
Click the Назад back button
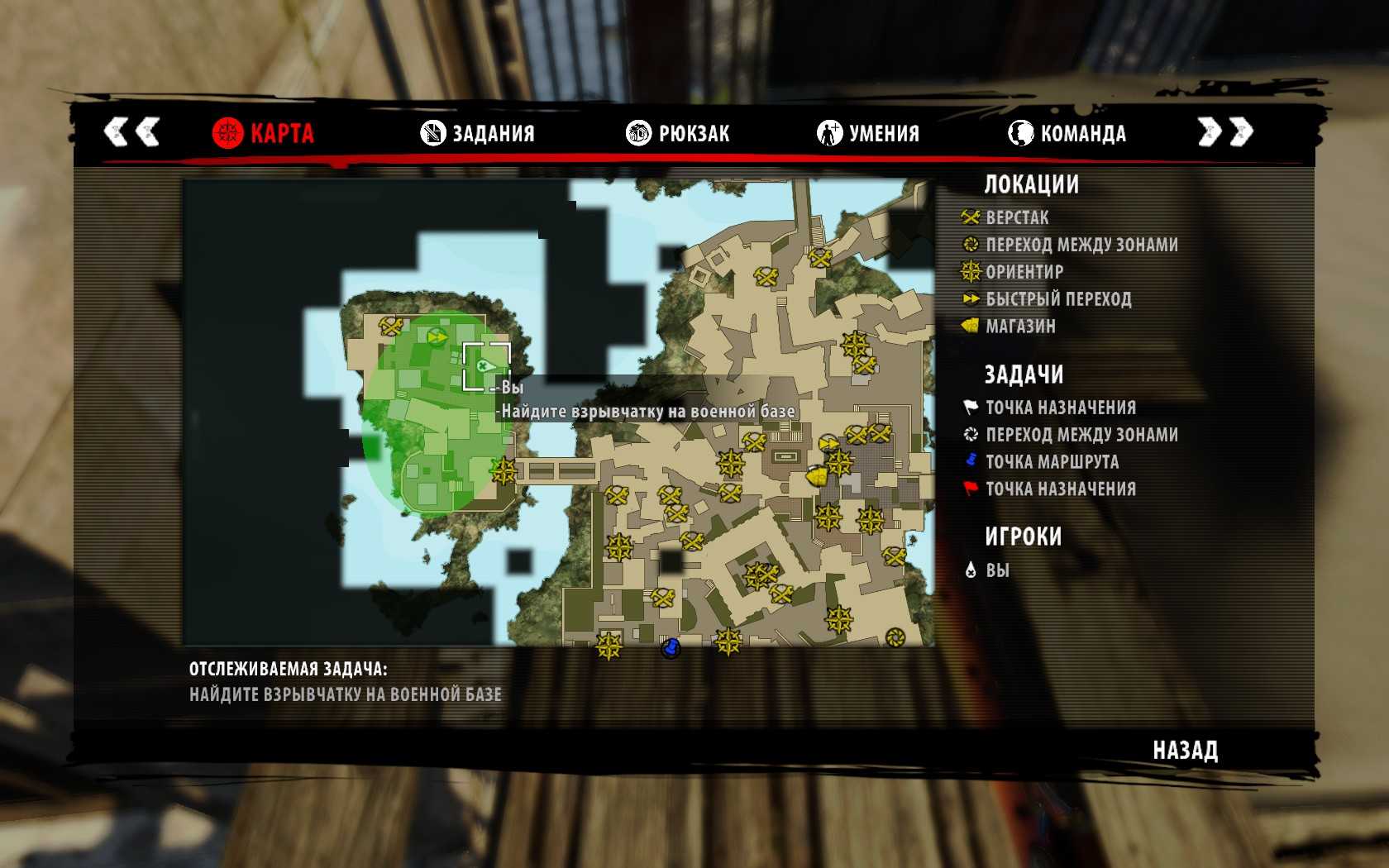click(1185, 751)
